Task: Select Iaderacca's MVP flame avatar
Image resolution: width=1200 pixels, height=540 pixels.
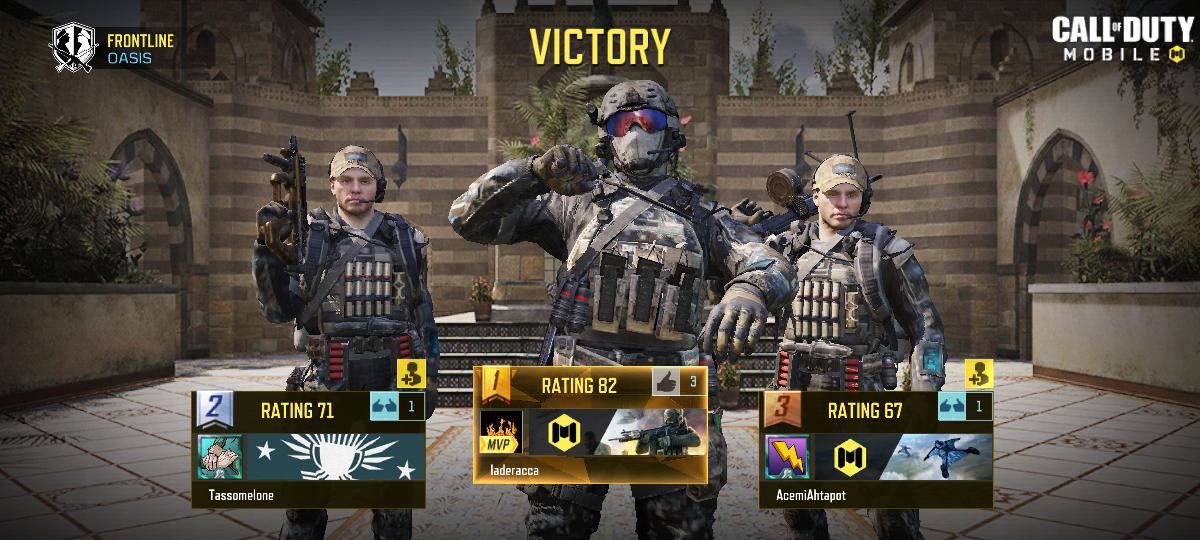Action: (501, 430)
